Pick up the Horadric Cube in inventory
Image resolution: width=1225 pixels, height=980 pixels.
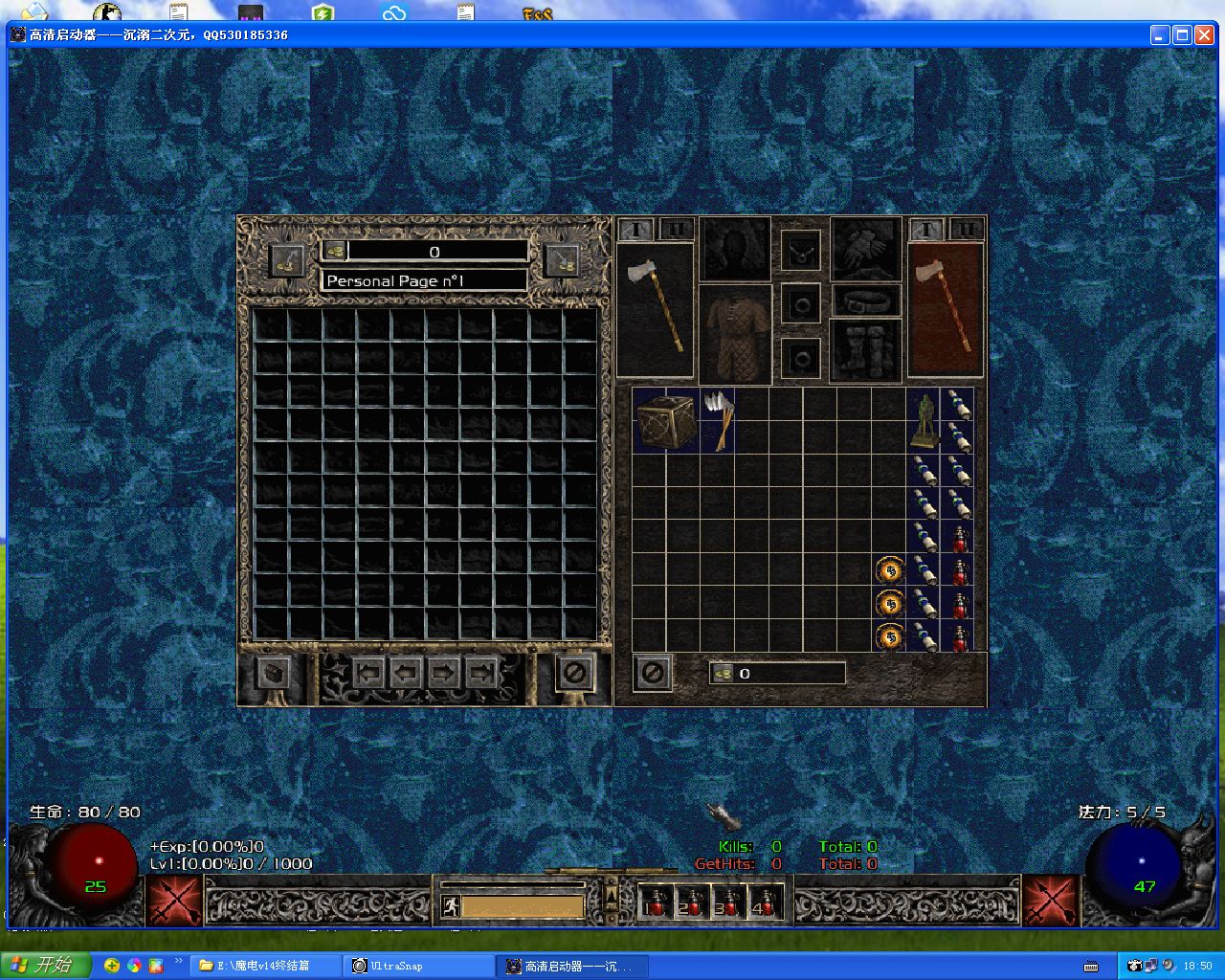(666, 420)
